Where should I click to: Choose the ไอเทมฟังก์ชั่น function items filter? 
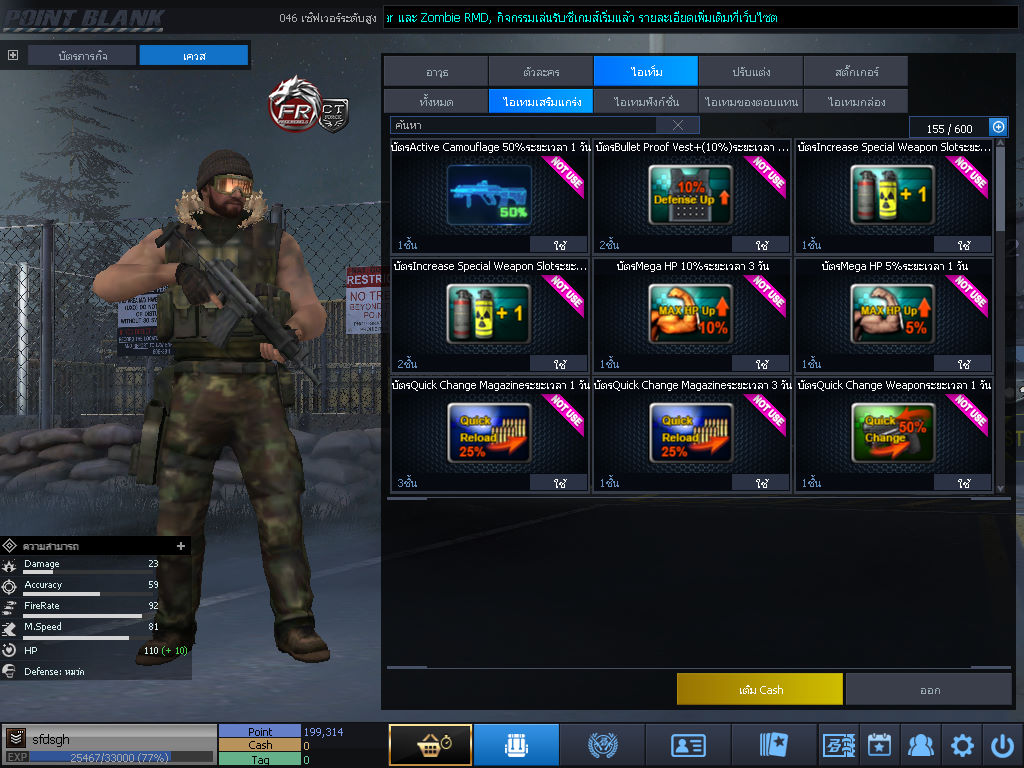[x=646, y=101]
